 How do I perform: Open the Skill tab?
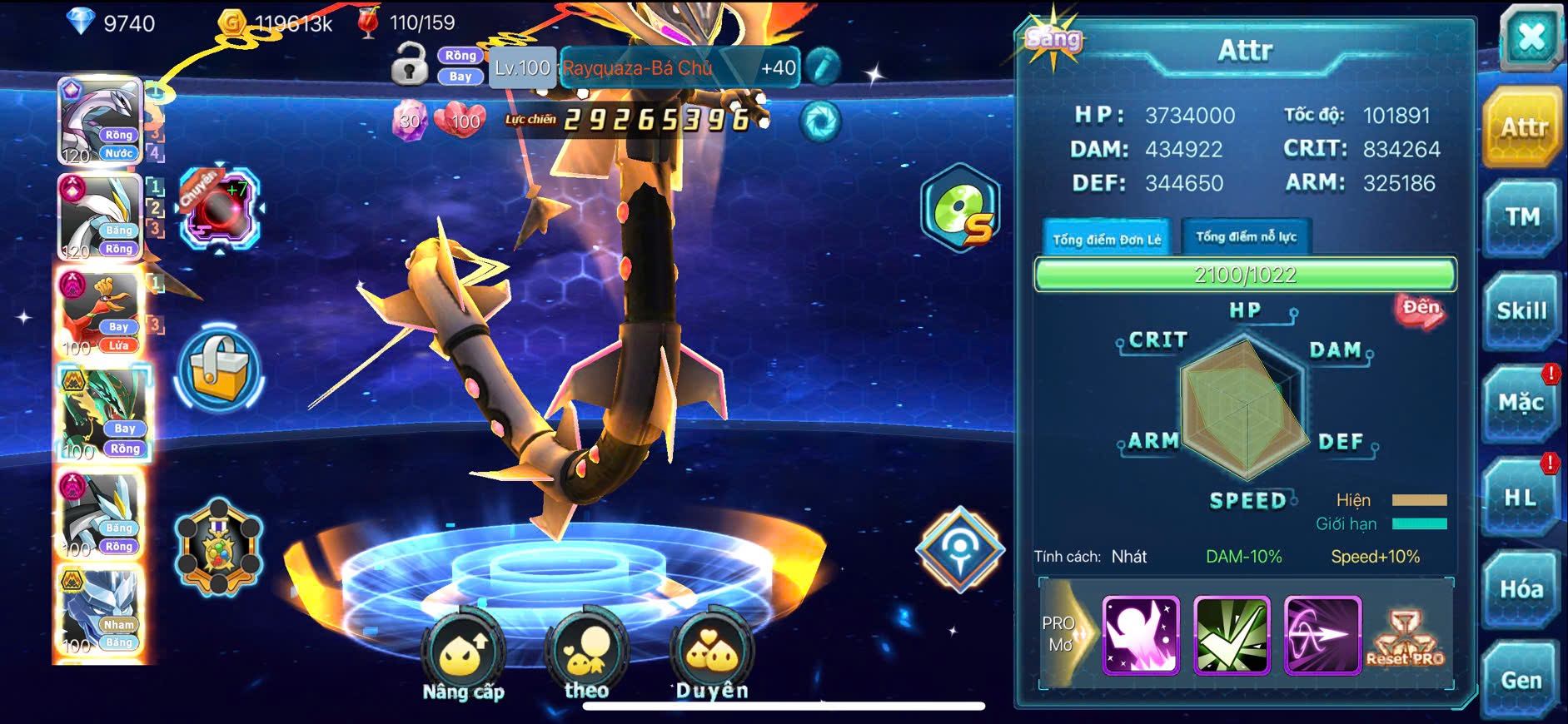point(1521,311)
